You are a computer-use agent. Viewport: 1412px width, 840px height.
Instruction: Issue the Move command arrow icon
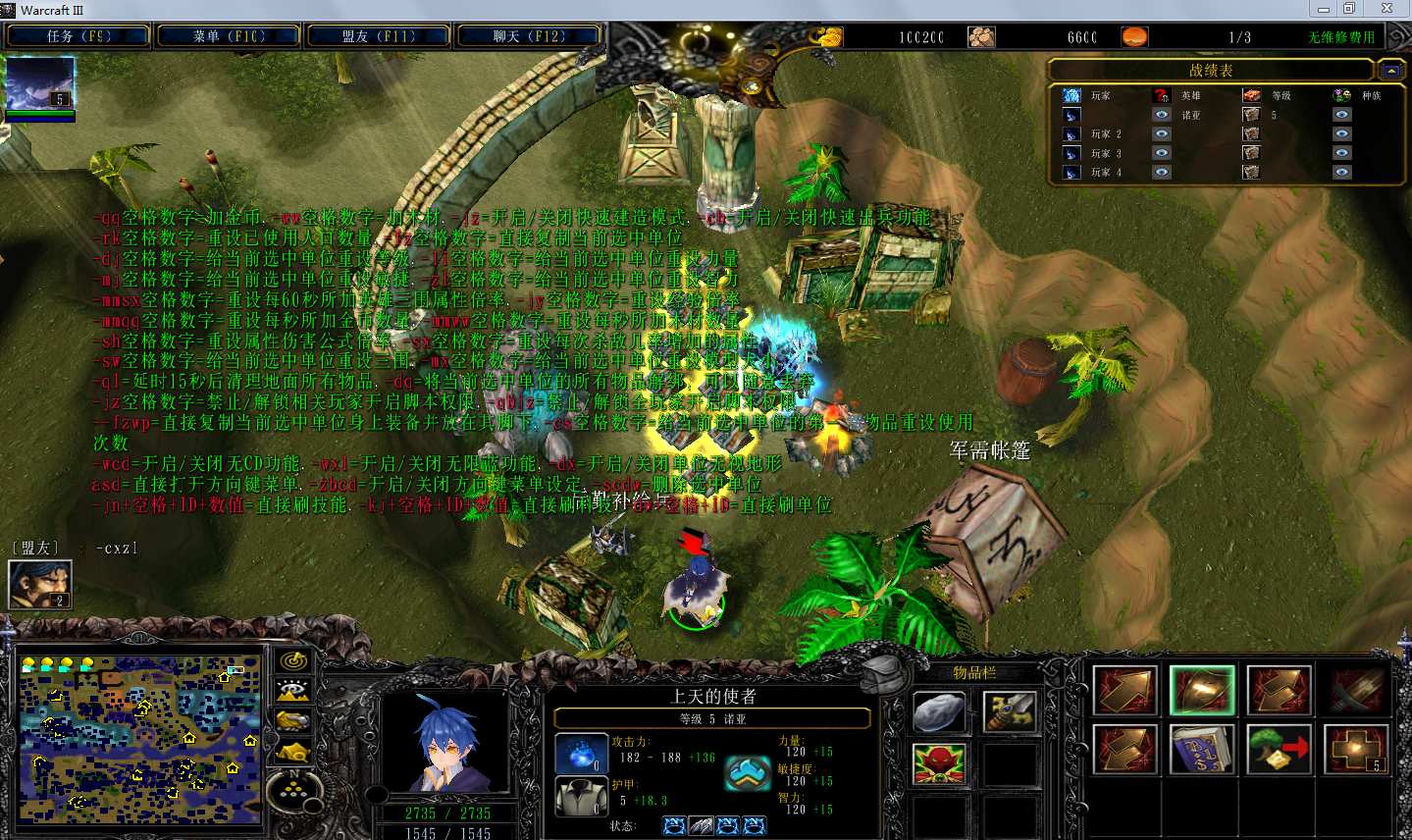[1125, 690]
